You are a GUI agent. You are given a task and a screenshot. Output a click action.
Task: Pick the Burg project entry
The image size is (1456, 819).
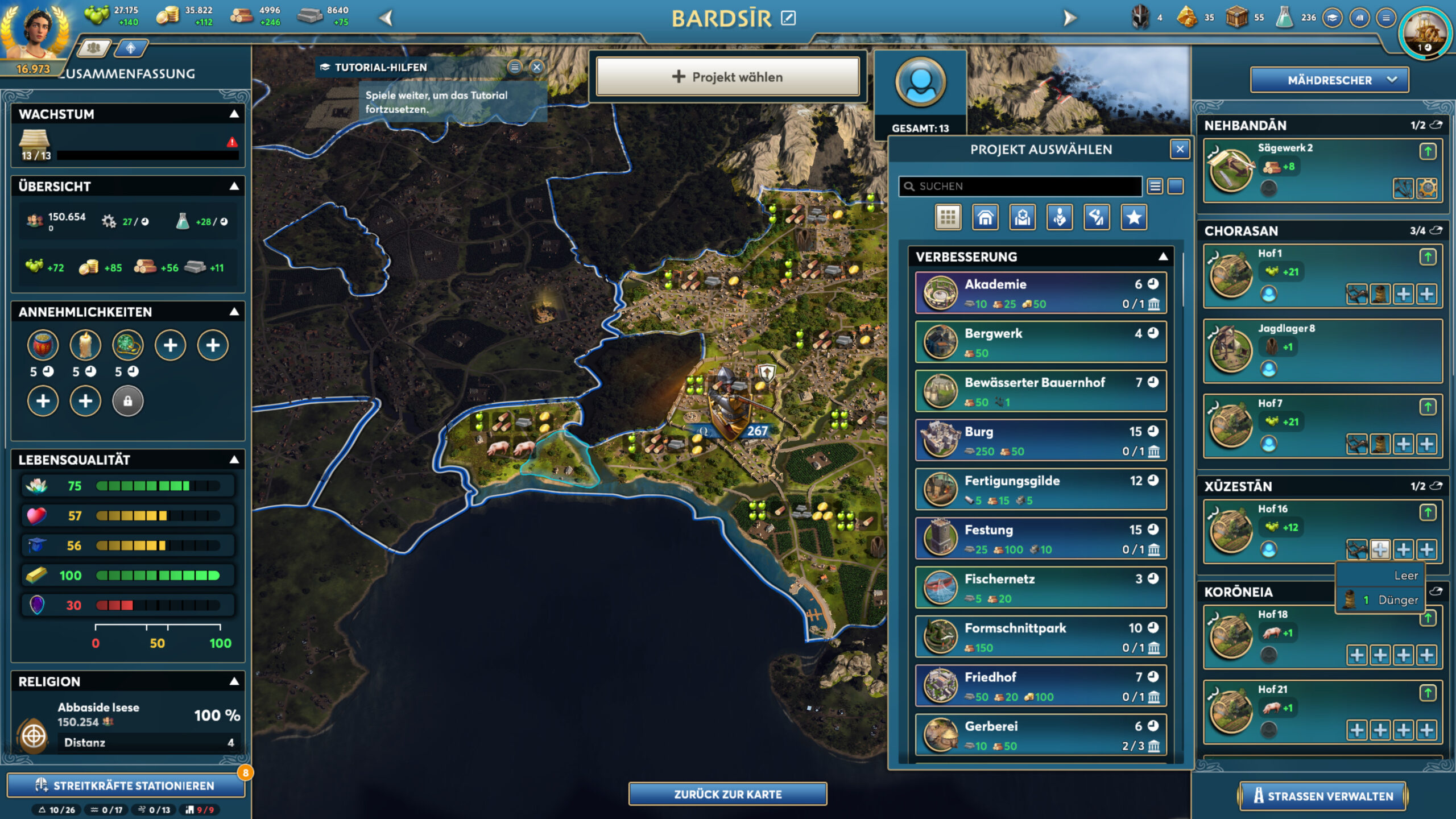[x=1040, y=440]
